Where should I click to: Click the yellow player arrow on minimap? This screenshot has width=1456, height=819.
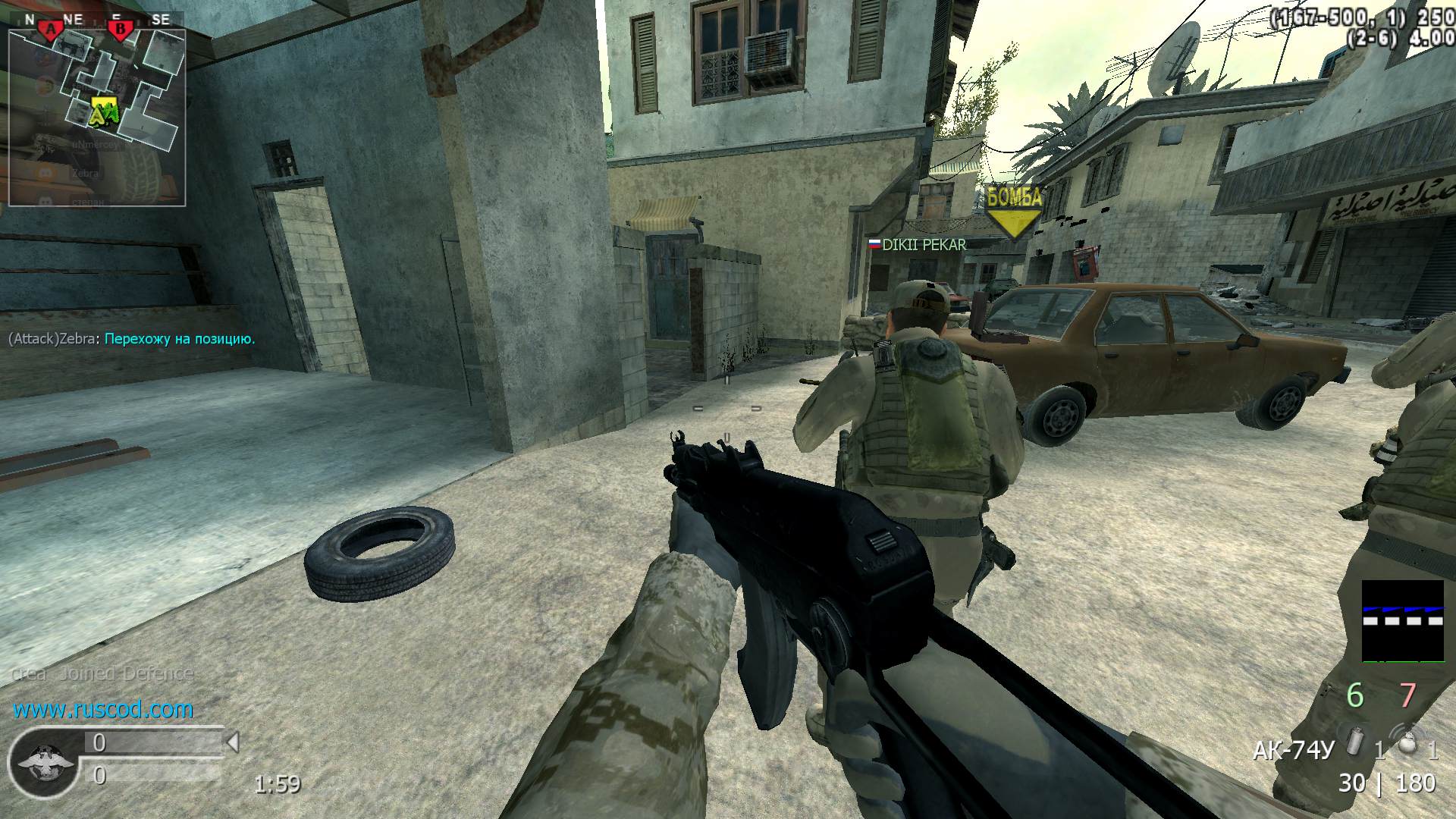point(101,111)
